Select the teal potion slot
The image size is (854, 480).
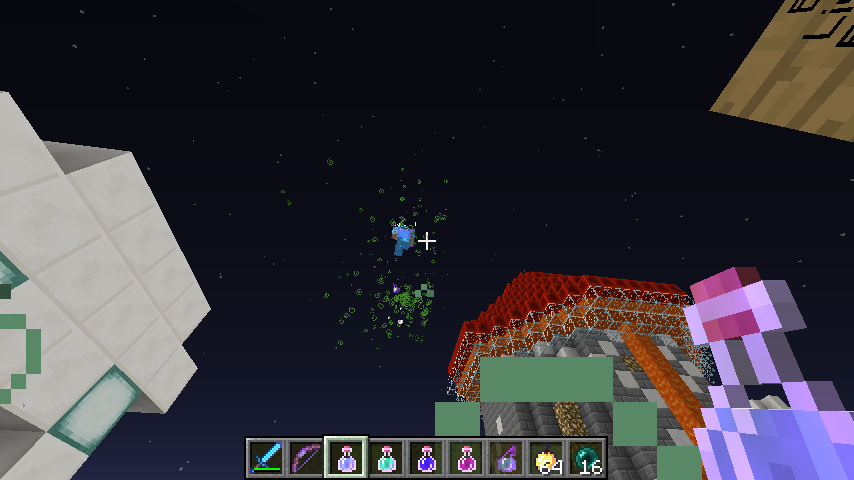click(x=386, y=458)
